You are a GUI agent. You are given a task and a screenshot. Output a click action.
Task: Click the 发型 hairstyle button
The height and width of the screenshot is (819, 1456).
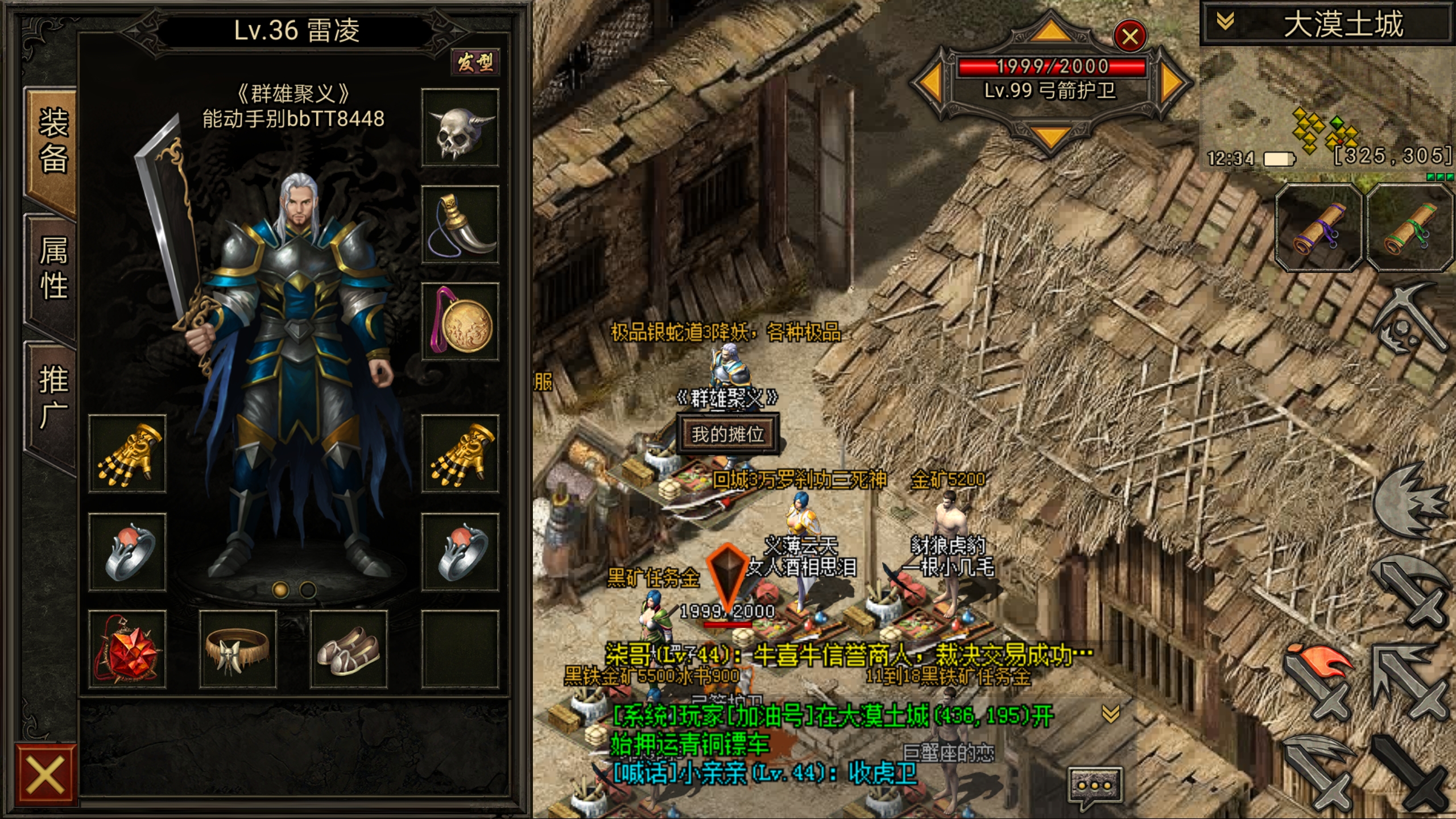pos(475,62)
